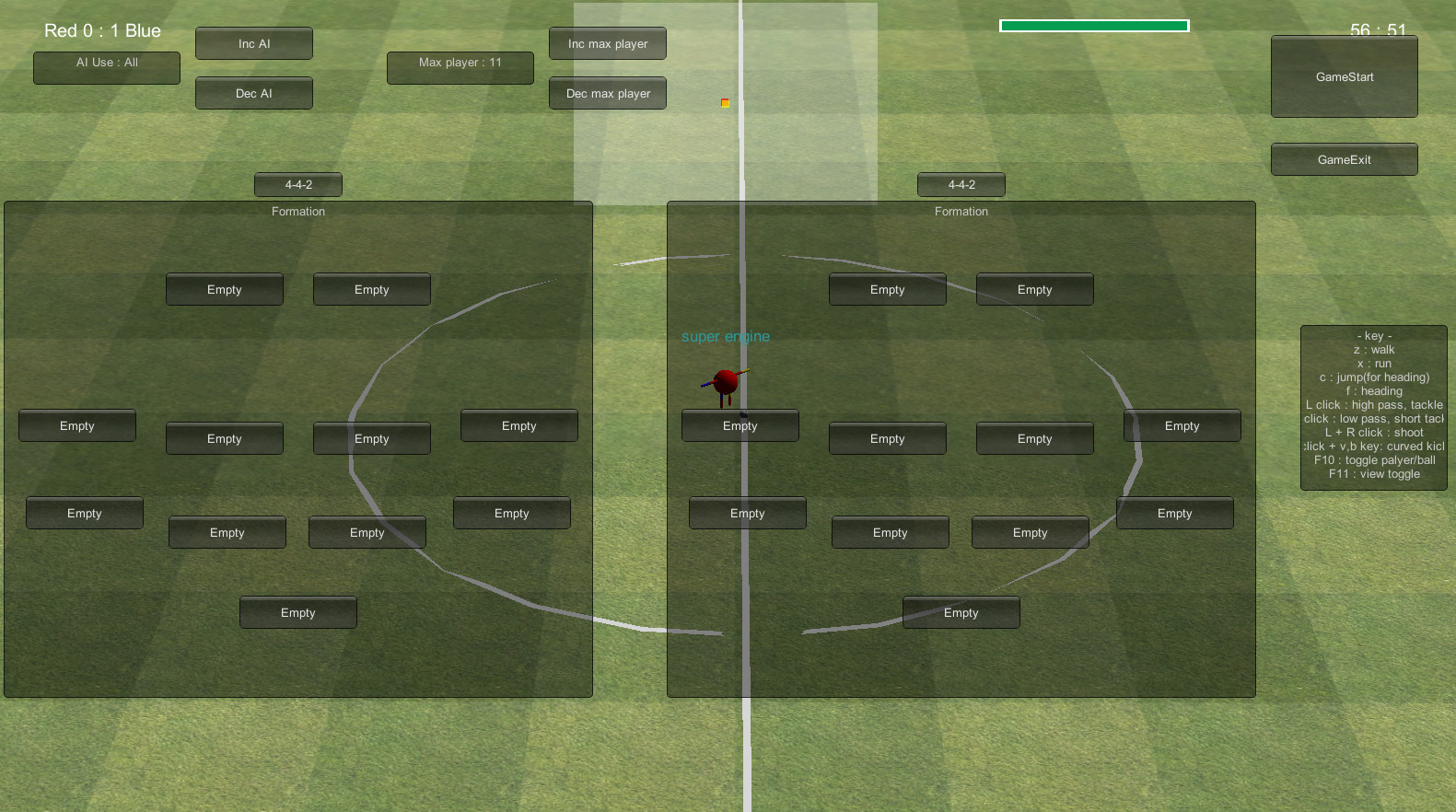Open the left team's 4-4-2 formation selector
Image resolution: width=1456 pixels, height=812 pixels.
297,184
